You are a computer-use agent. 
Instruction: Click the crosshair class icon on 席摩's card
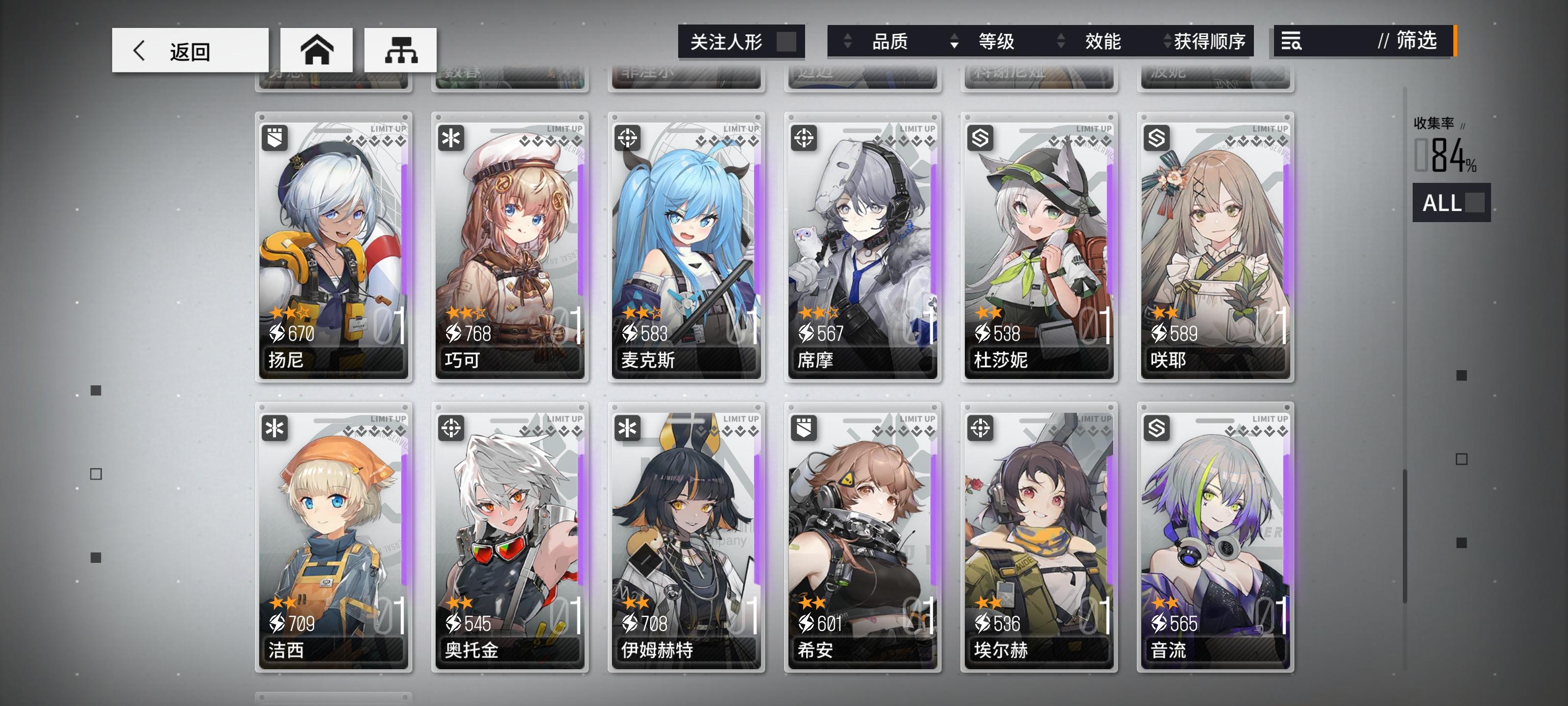[x=805, y=139]
